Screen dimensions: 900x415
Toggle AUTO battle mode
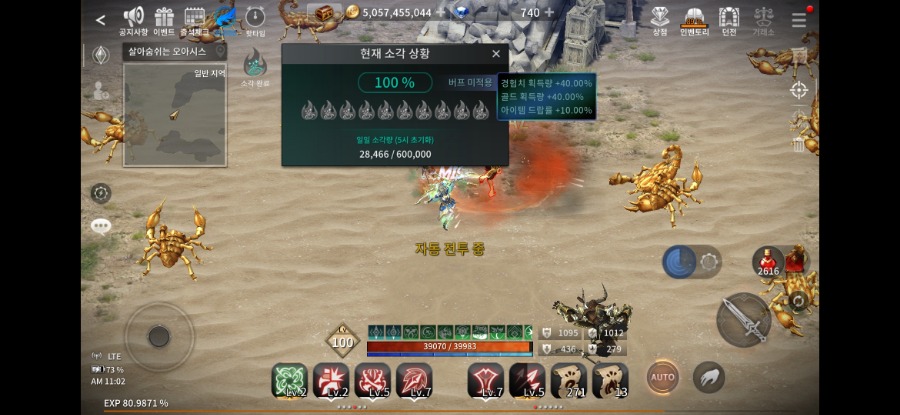(x=662, y=376)
